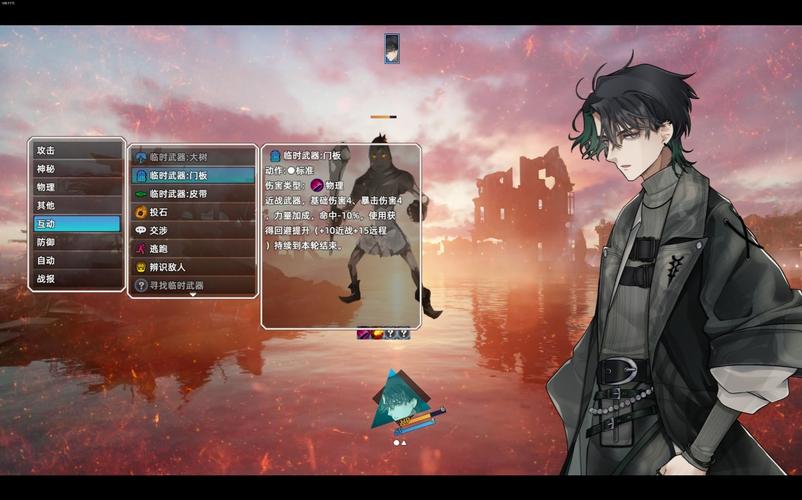Click the down arrow under the action list
This screenshot has height=500, width=802.
point(193,295)
